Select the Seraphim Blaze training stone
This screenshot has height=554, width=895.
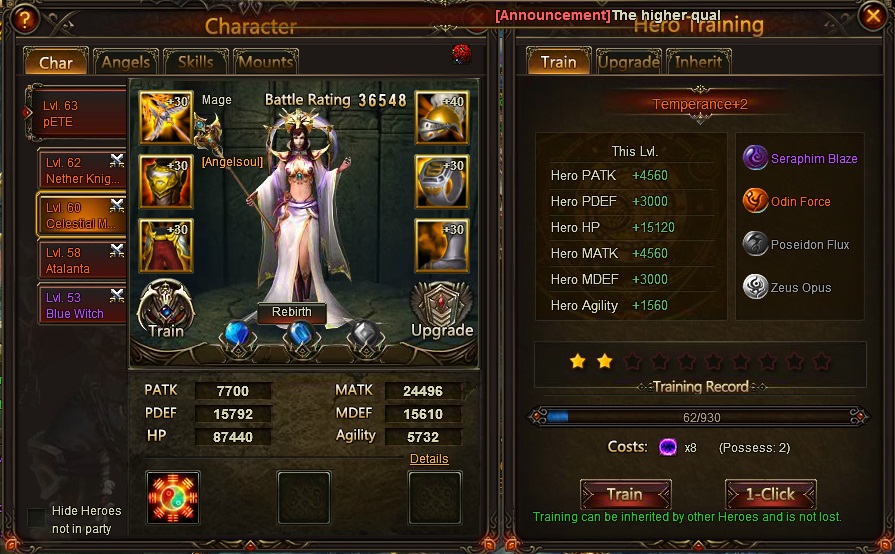pyautogui.click(x=755, y=158)
